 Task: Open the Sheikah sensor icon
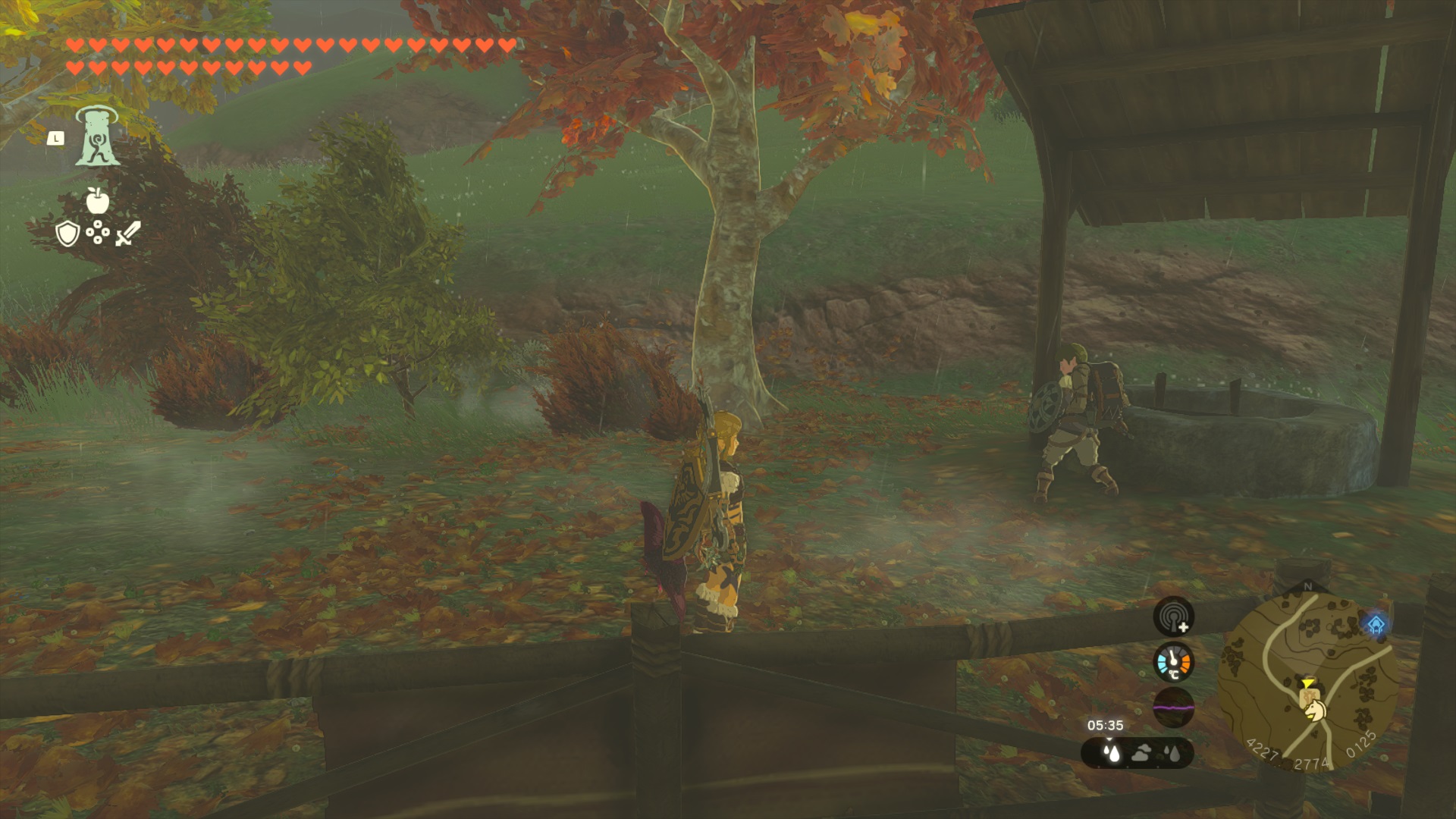click(x=1173, y=616)
